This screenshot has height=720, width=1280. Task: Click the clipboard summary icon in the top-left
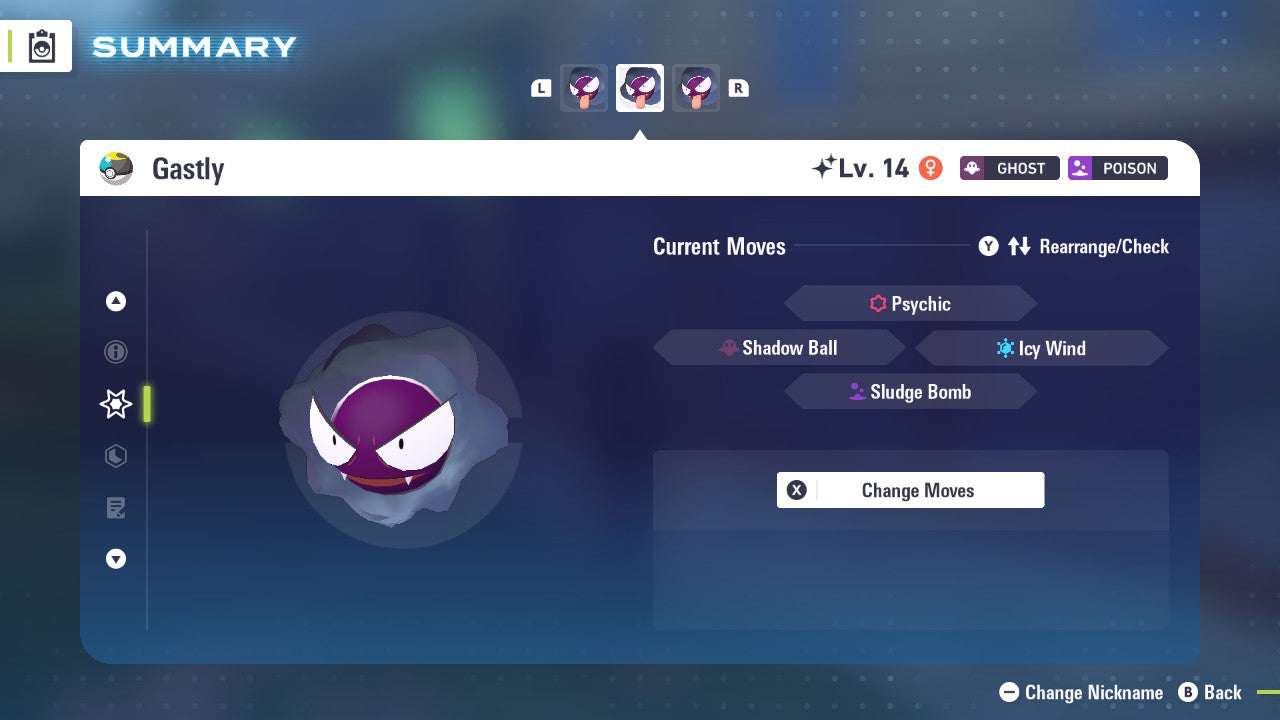pos(41,46)
